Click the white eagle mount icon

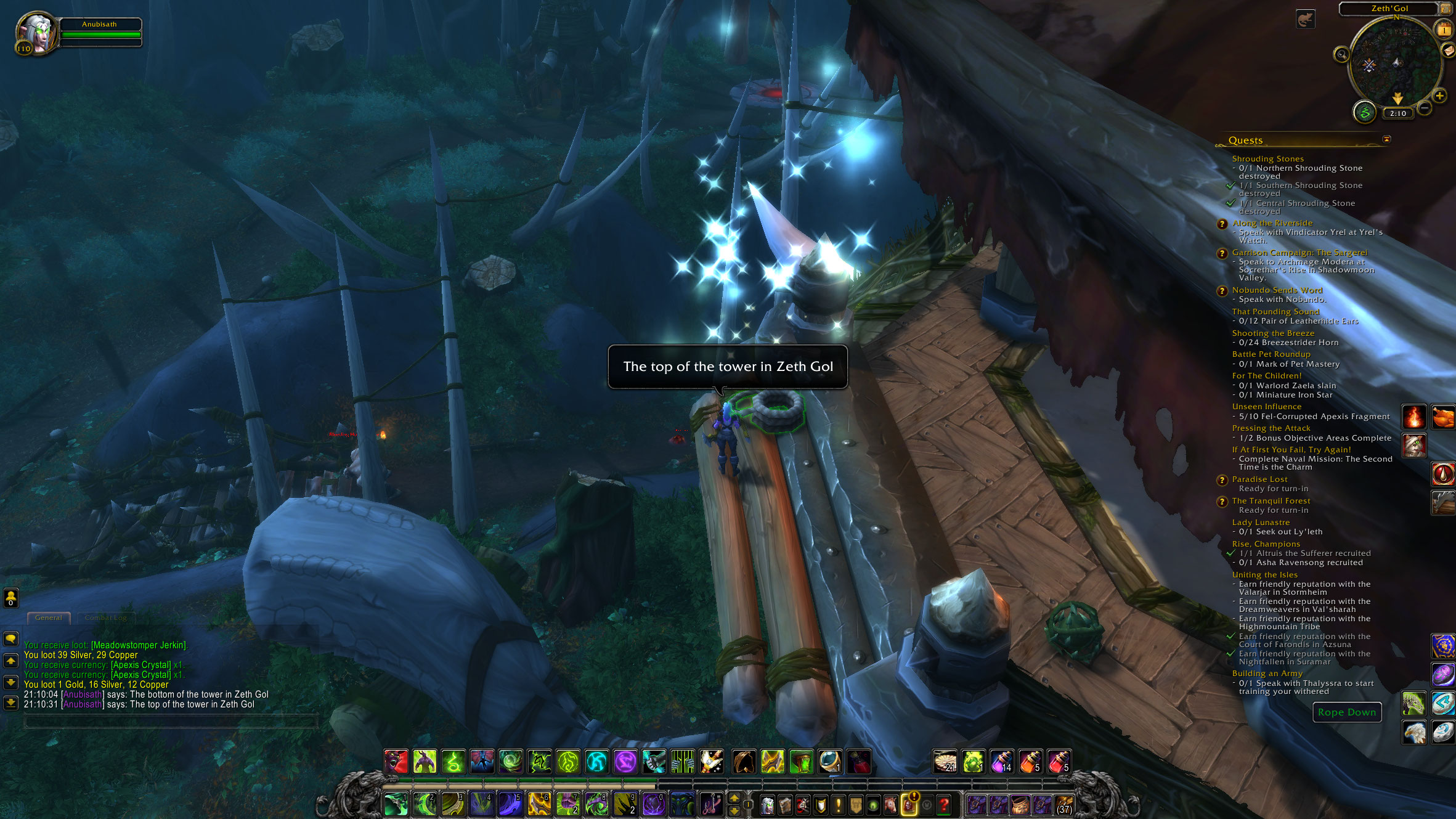click(x=1414, y=732)
